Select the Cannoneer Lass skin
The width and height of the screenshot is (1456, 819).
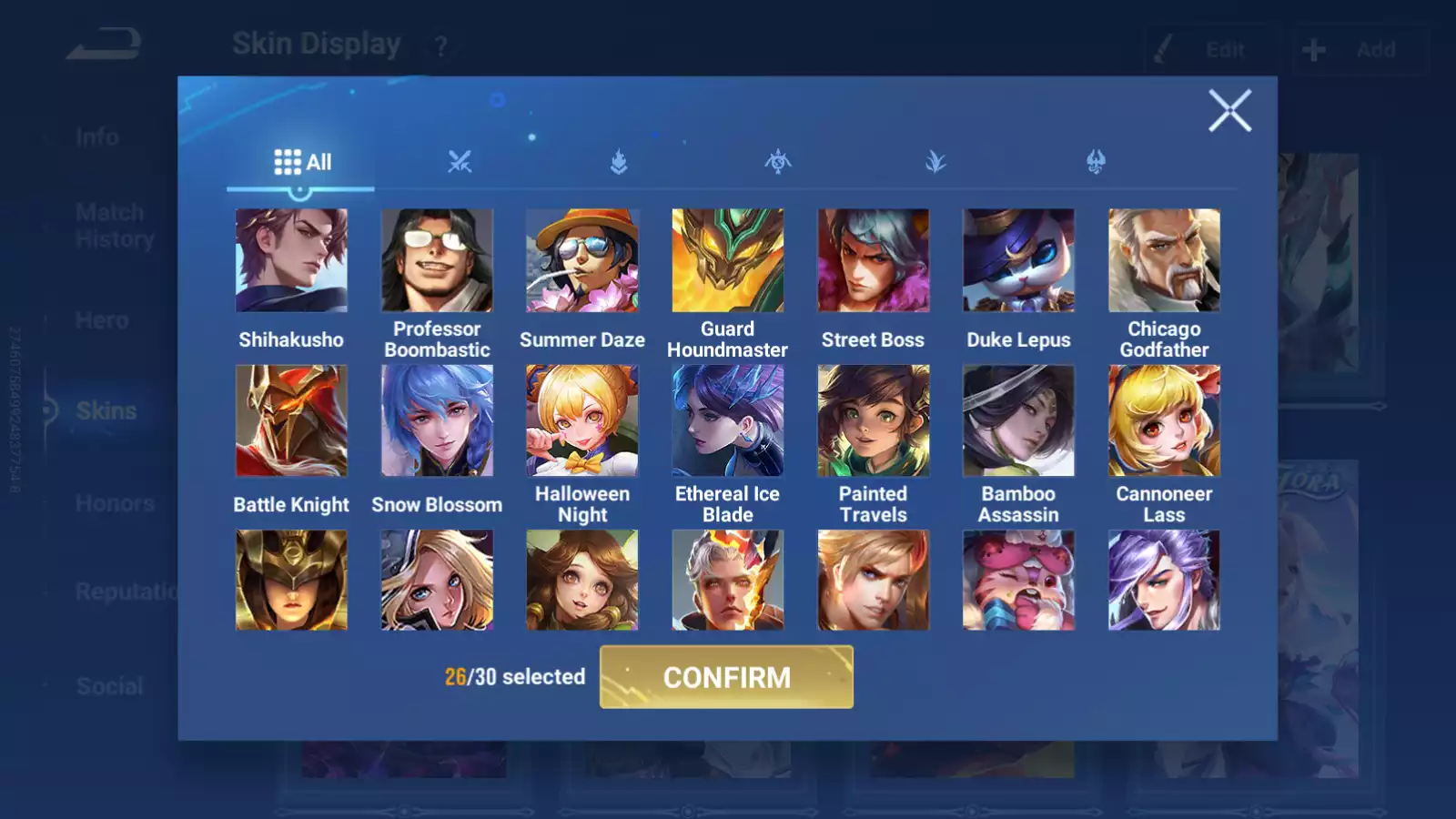click(x=1164, y=420)
